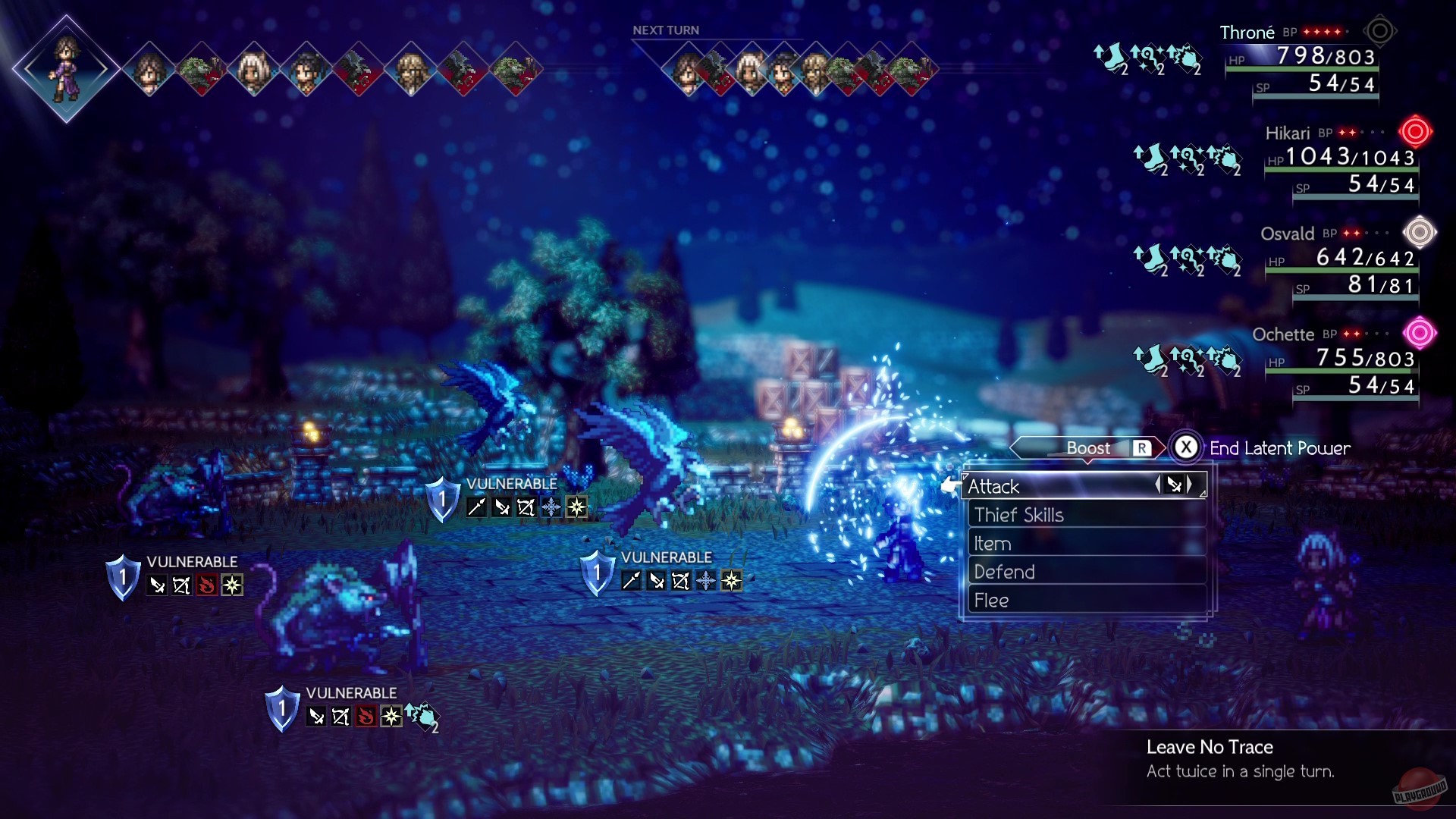Click the spear weakness icon under bird's VULNERABLE label

(x=475, y=507)
